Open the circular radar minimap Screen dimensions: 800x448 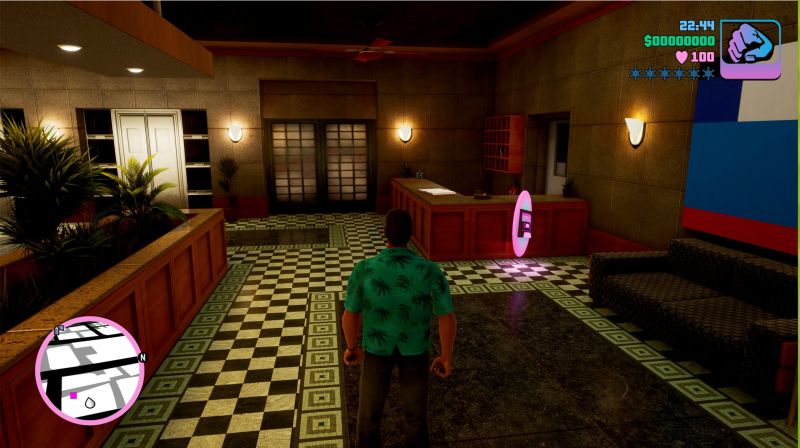pos(89,369)
